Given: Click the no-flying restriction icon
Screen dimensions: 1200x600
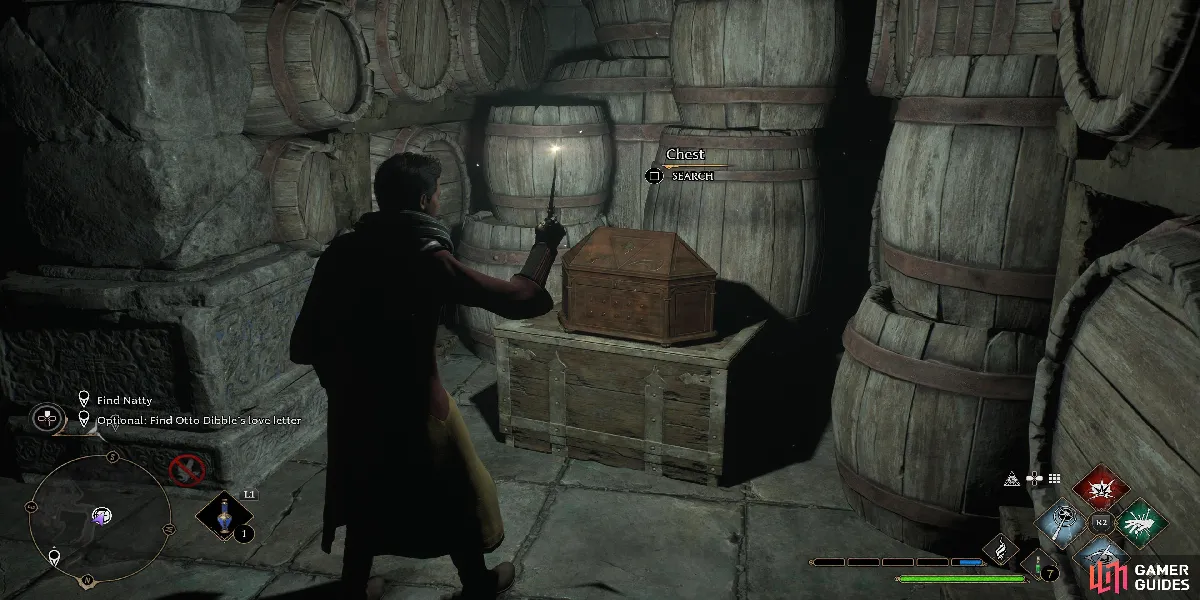Looking at the screenshot, I should (185, 468).
